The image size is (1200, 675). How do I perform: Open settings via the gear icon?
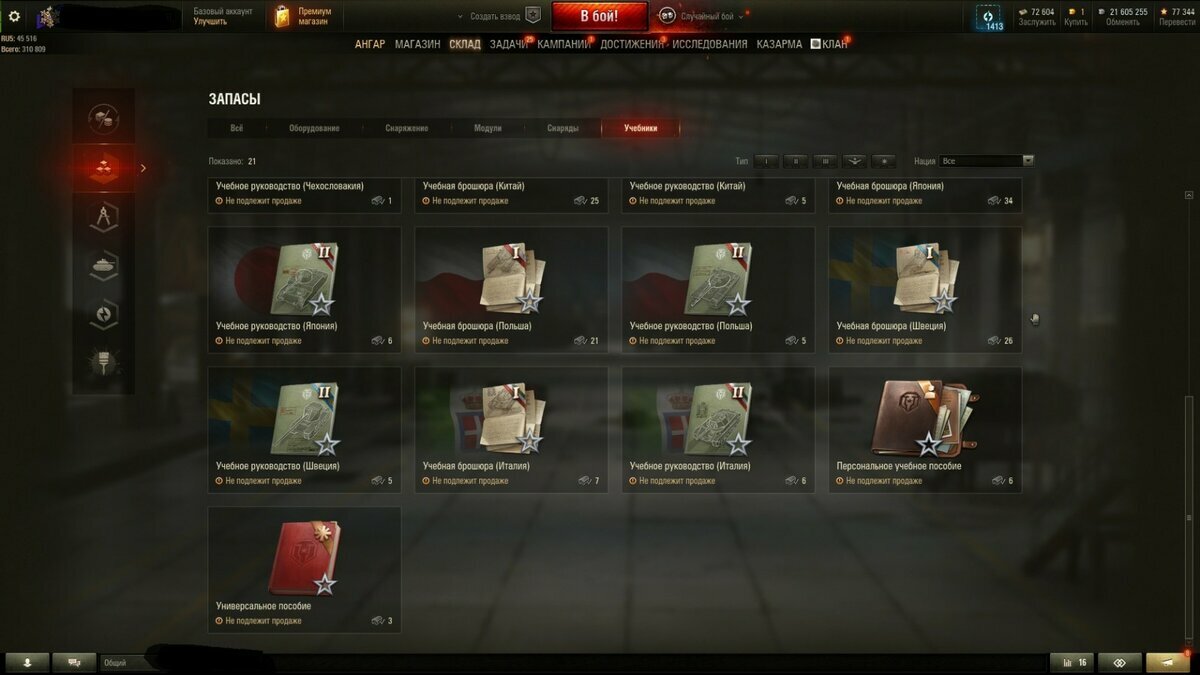14,16
